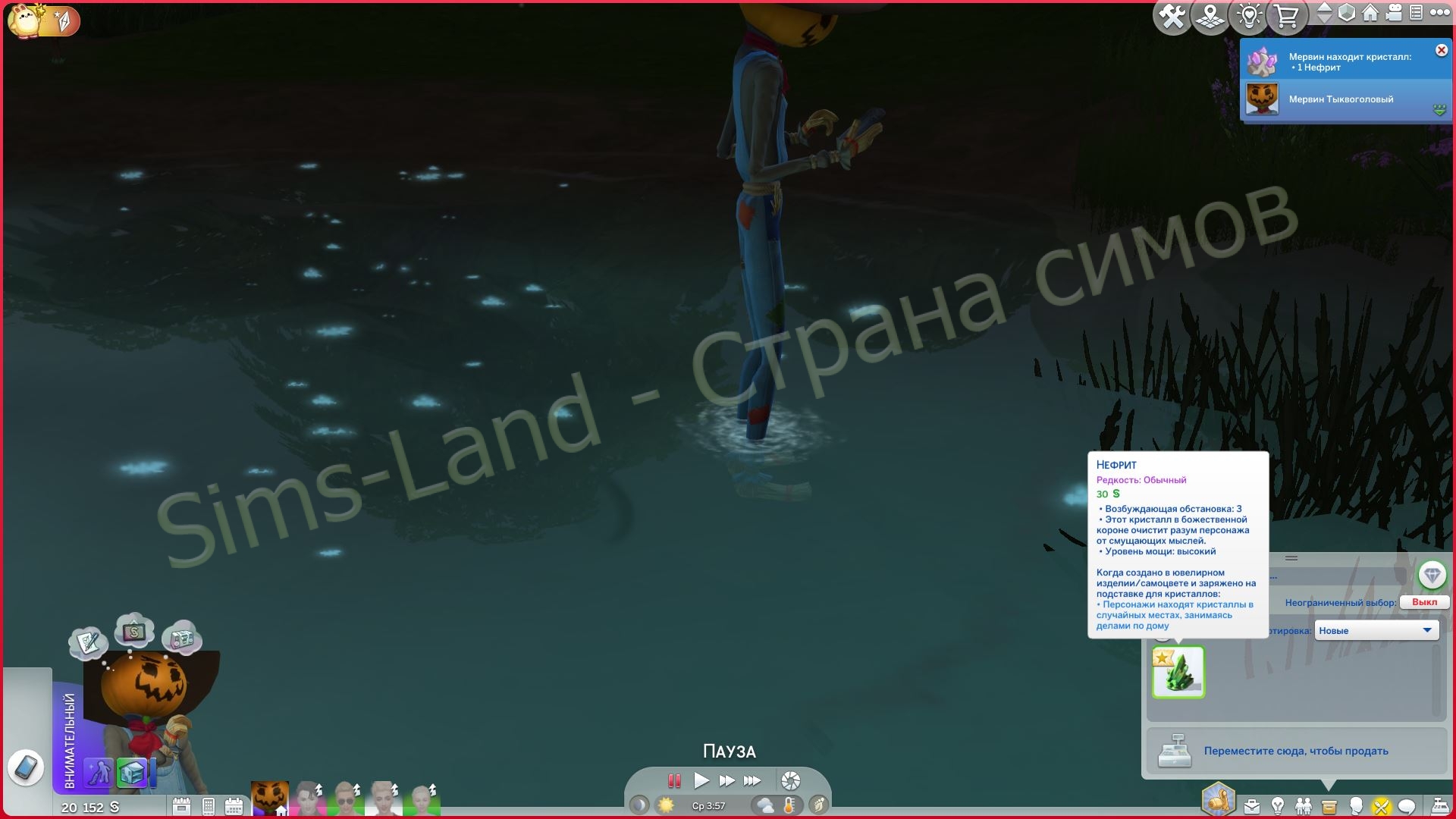Open the camera screenshot button near speed controls
The height and width of the screenshot is (819, 1456).
(790, 780)
